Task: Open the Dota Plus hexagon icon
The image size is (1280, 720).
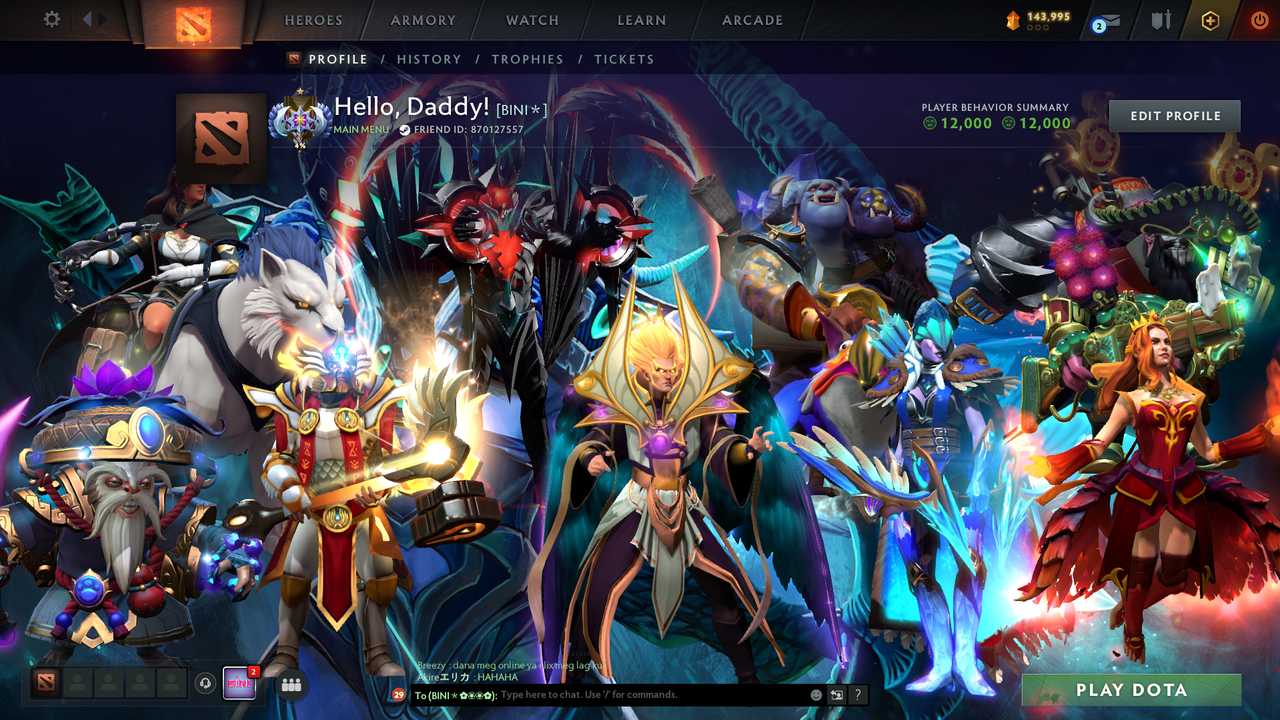Action: click(1210, 20)
